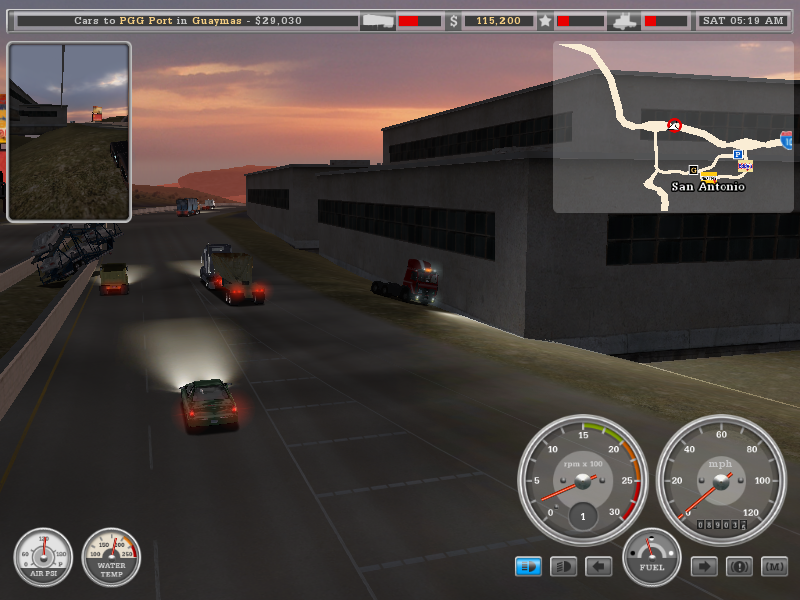
Task: Click the rear-view mirror camera thumbnail
Action: pos(69,132)
